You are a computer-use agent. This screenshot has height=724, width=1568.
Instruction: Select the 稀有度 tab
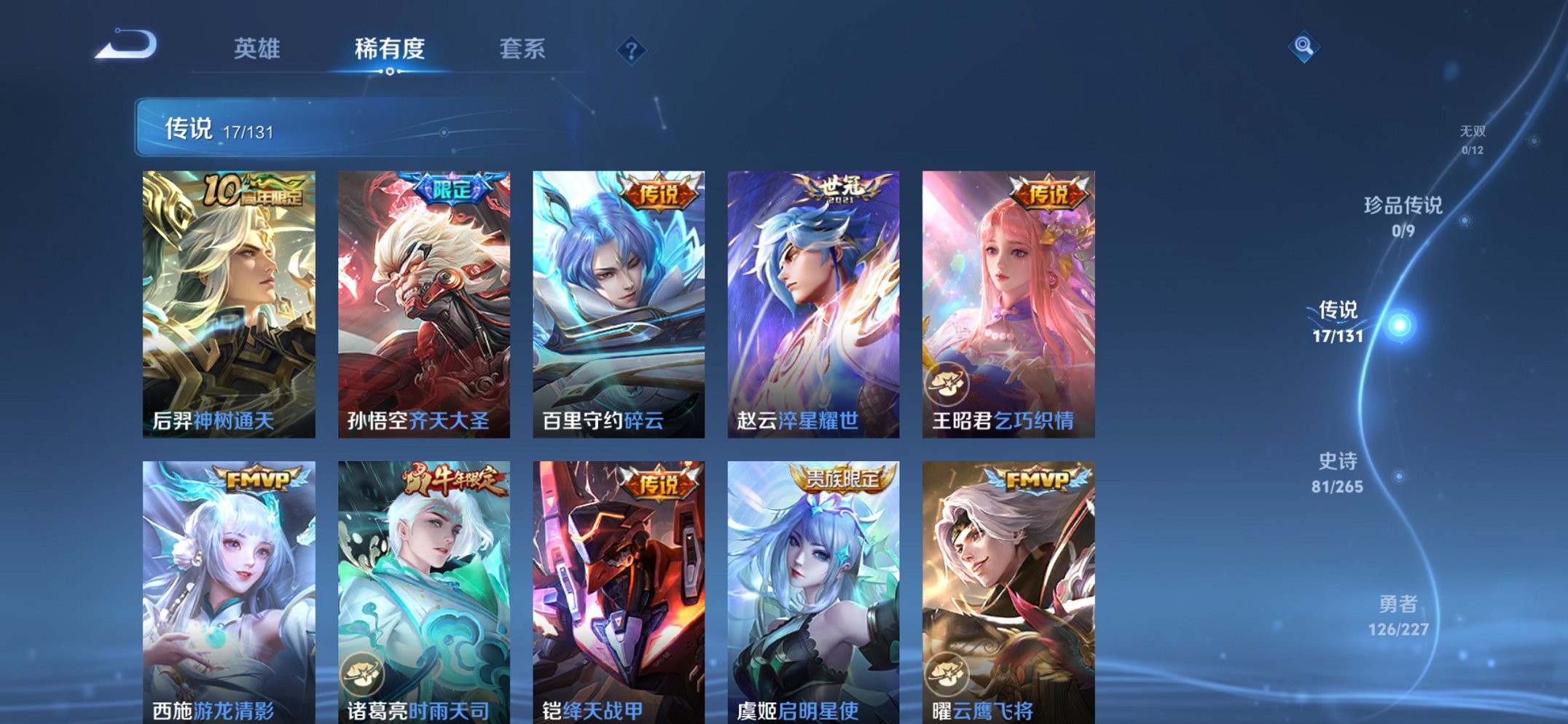[x=389, y=50]
